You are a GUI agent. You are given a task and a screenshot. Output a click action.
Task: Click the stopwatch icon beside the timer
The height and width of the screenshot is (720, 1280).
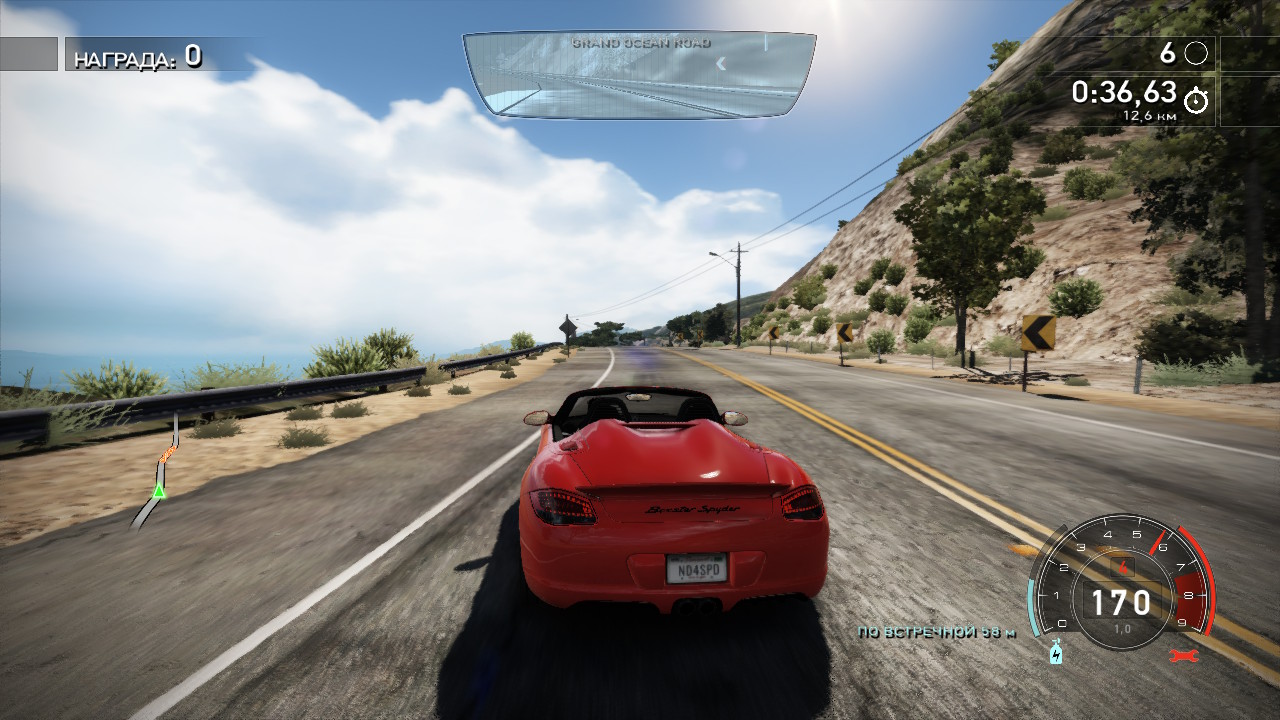1196,99
